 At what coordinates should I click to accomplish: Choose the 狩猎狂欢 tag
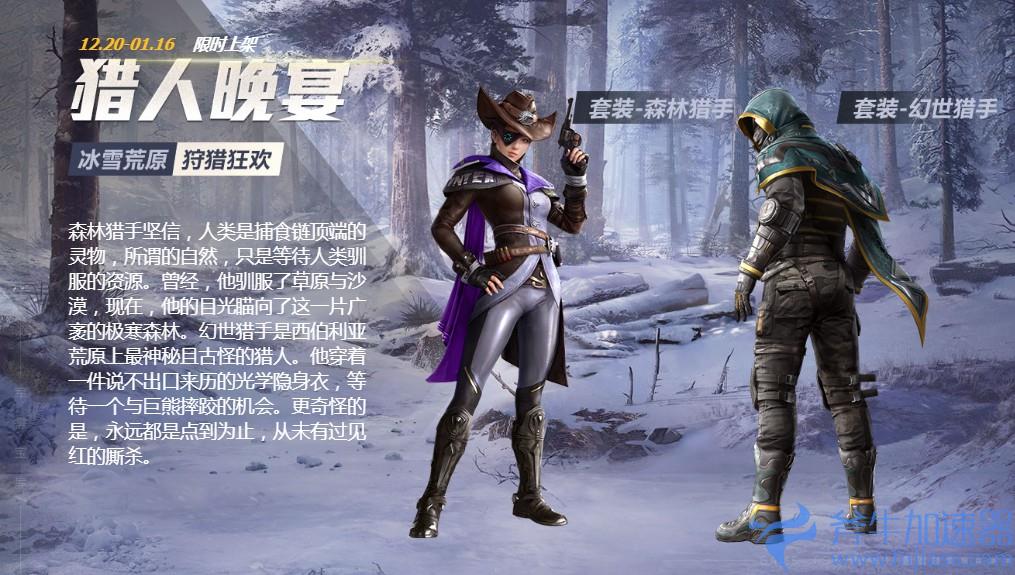pos(228,159)
